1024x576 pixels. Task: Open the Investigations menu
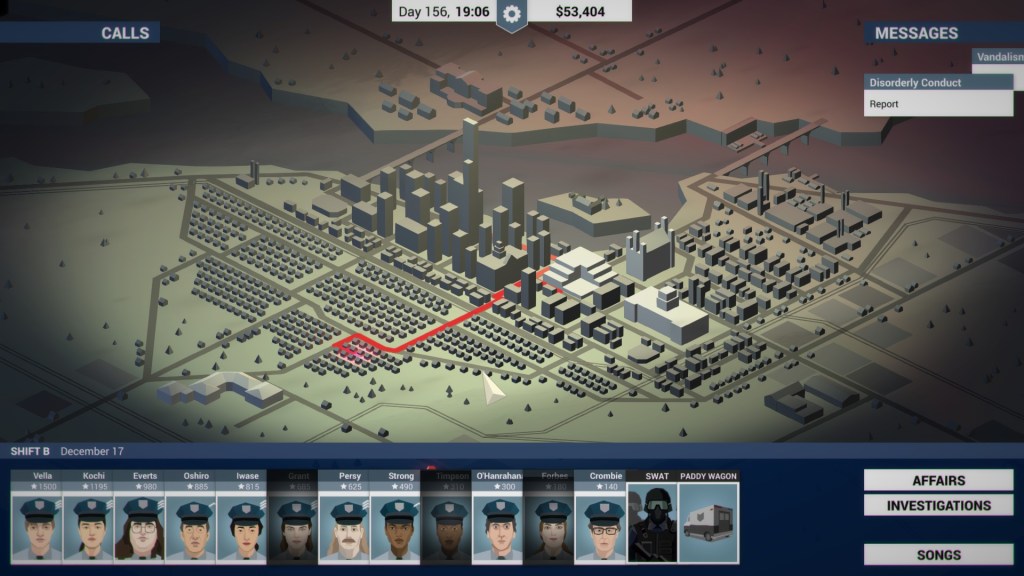coord(938,506)
